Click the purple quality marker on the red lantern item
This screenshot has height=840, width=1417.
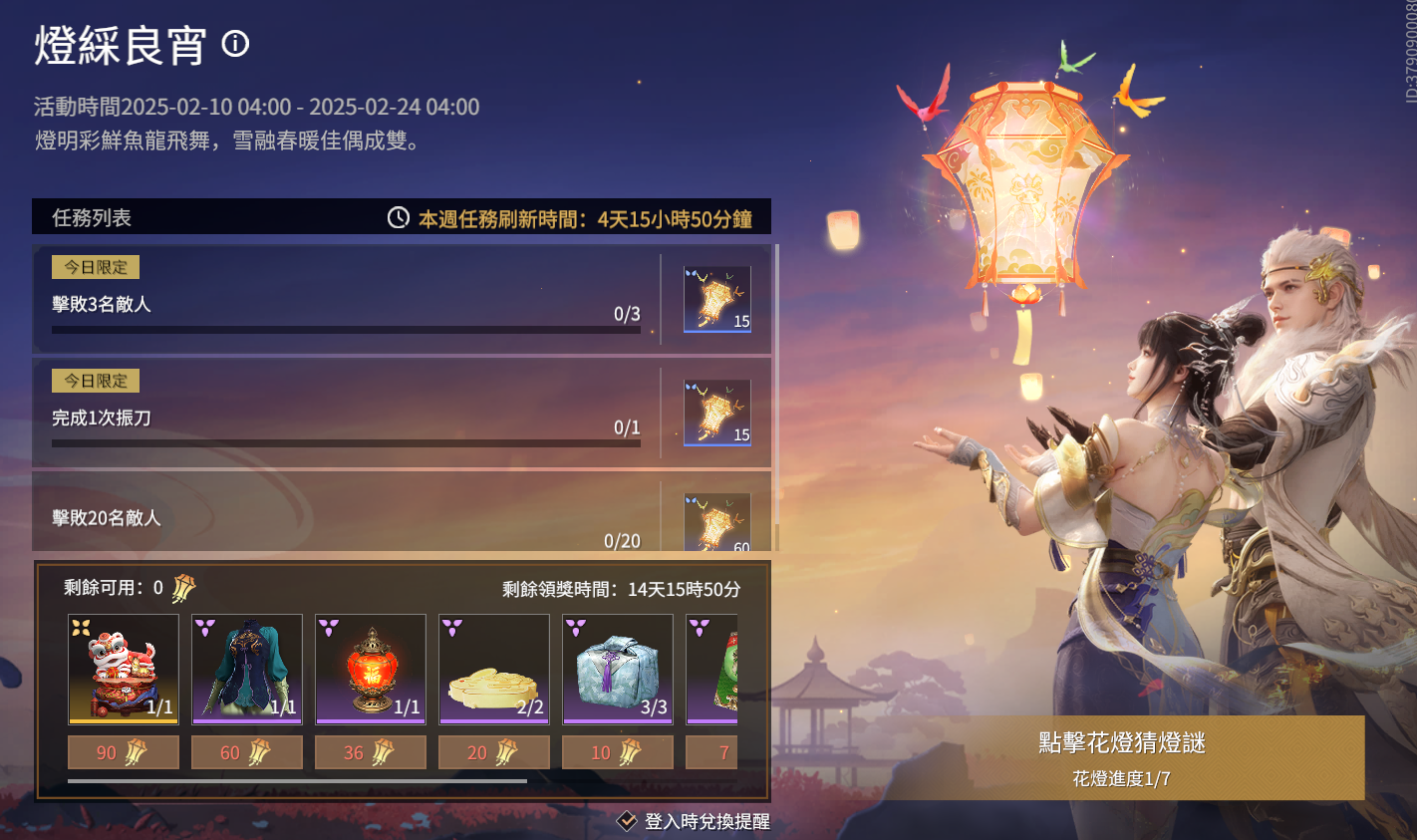327,627
